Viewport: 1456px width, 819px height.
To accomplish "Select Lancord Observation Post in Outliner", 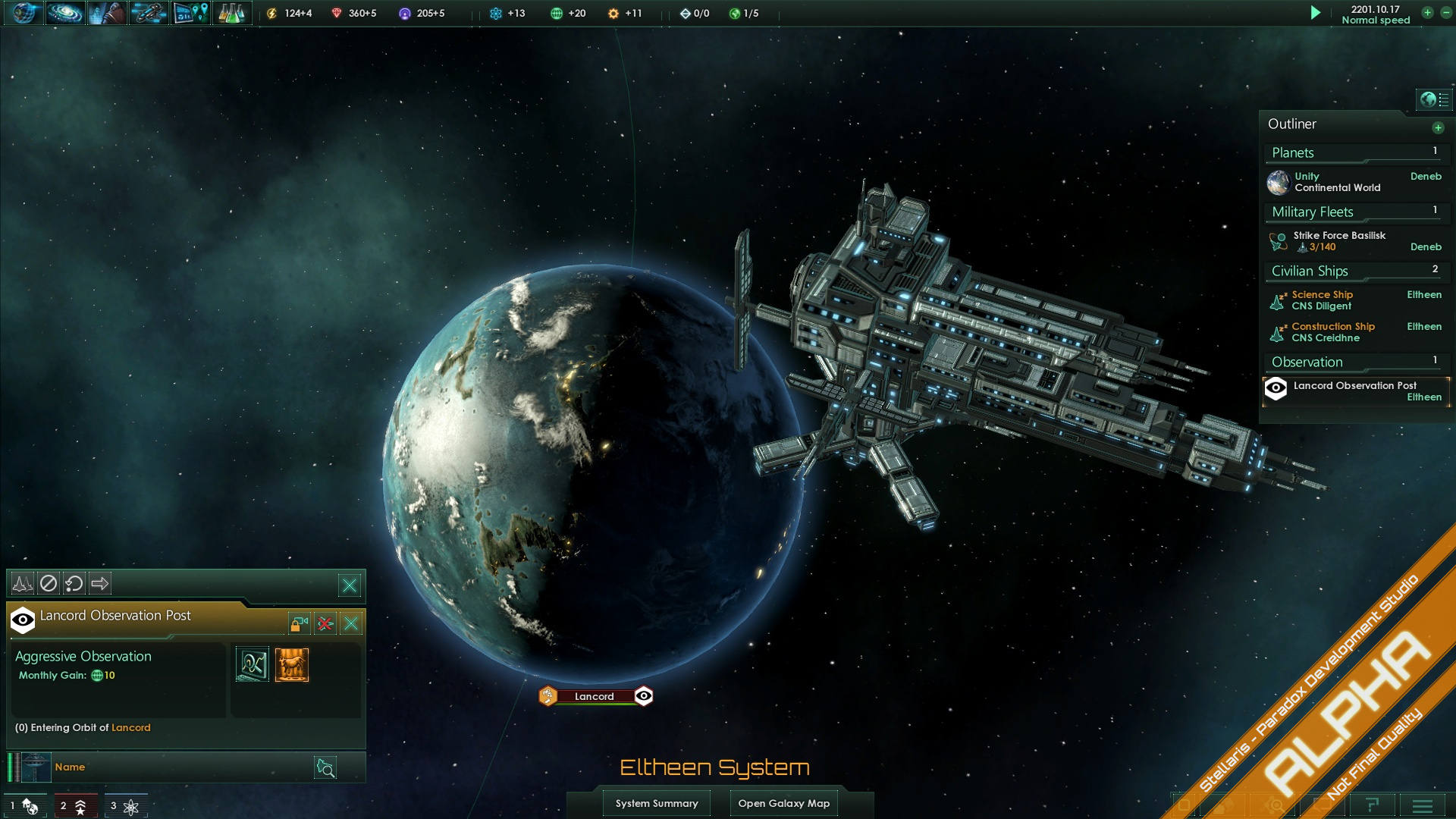I will coord(1354,391).
